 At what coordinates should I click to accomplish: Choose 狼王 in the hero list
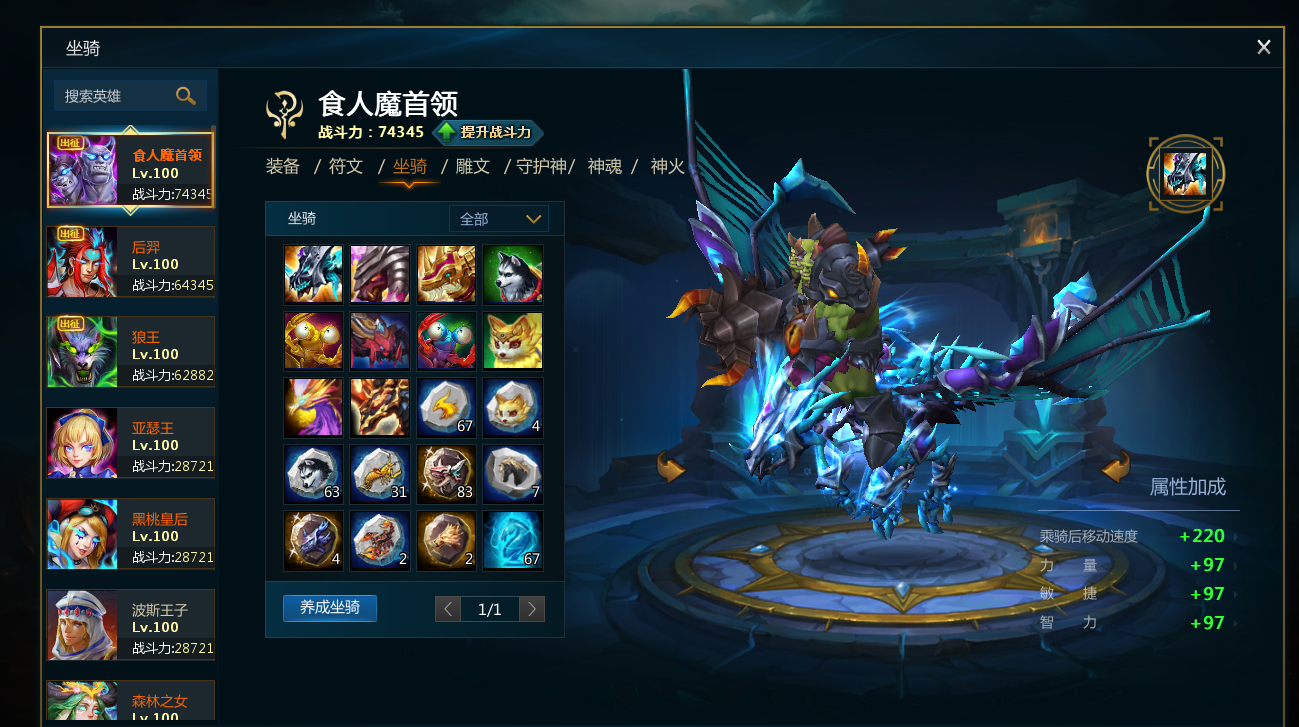coord(130,352)
